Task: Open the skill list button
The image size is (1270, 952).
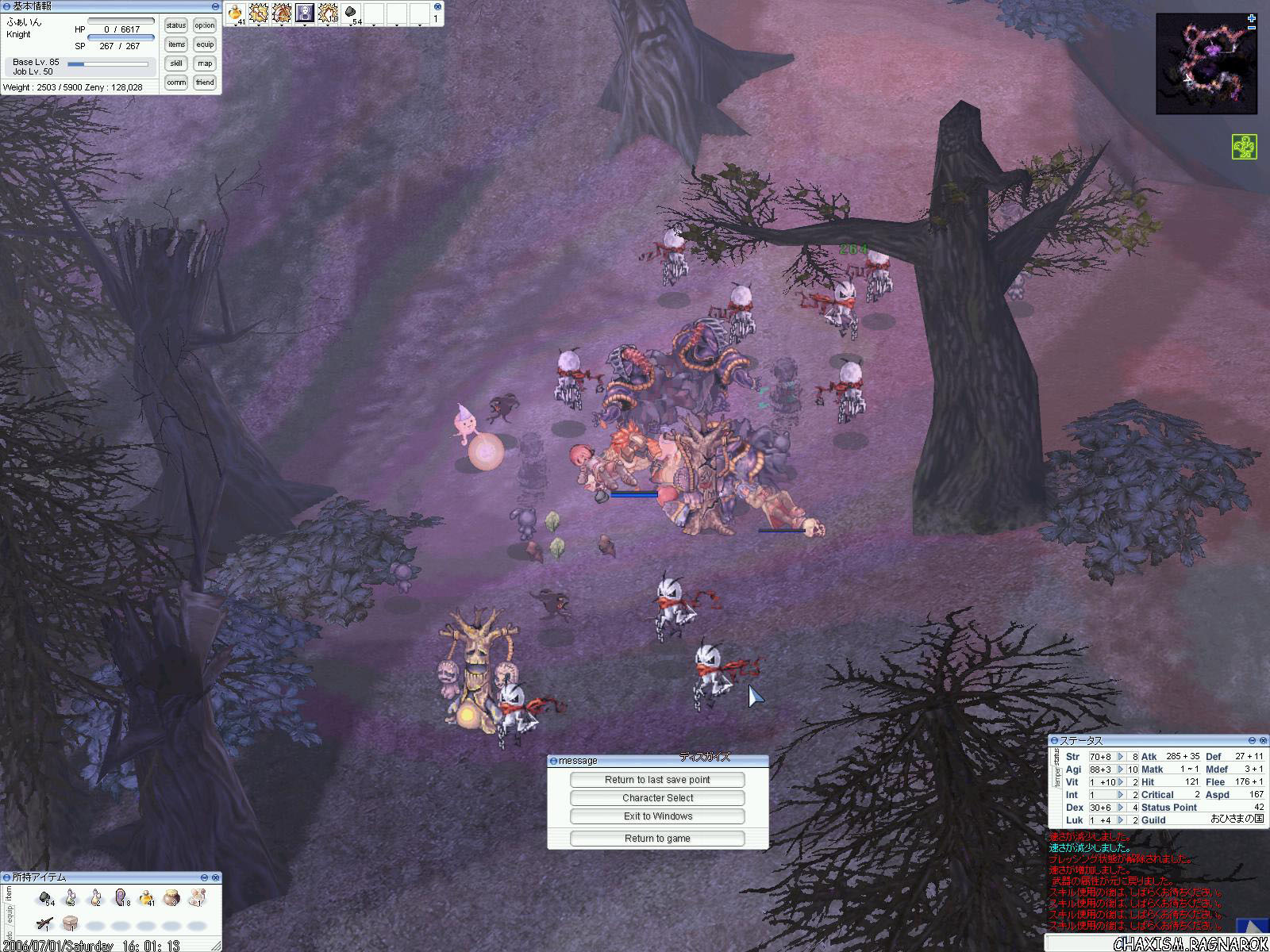Action: point(176,63)
